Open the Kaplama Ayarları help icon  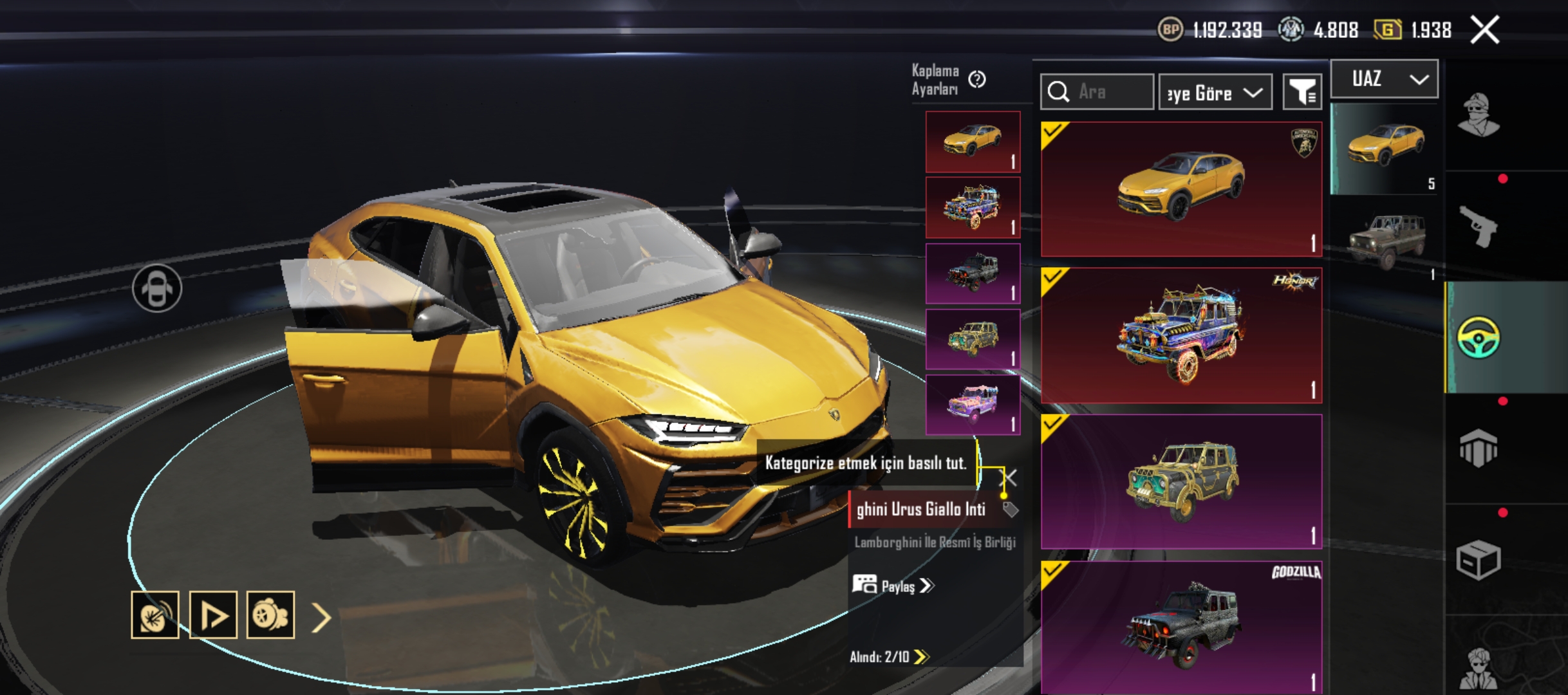977,79
